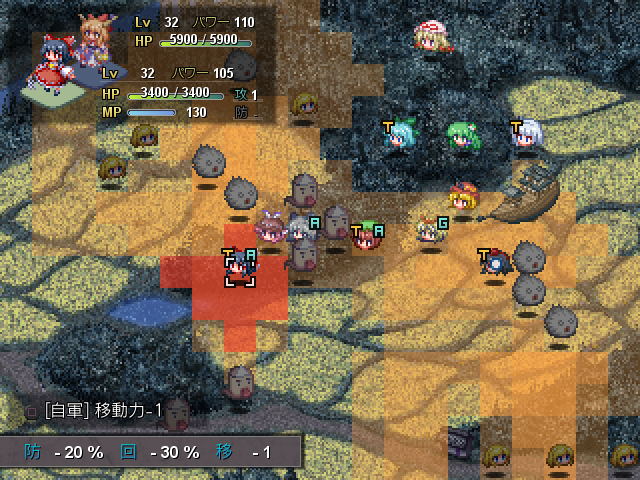640x480 pixels.
Task: Choose the green-haired fairy unit
Action: click(x=461, y=136)
